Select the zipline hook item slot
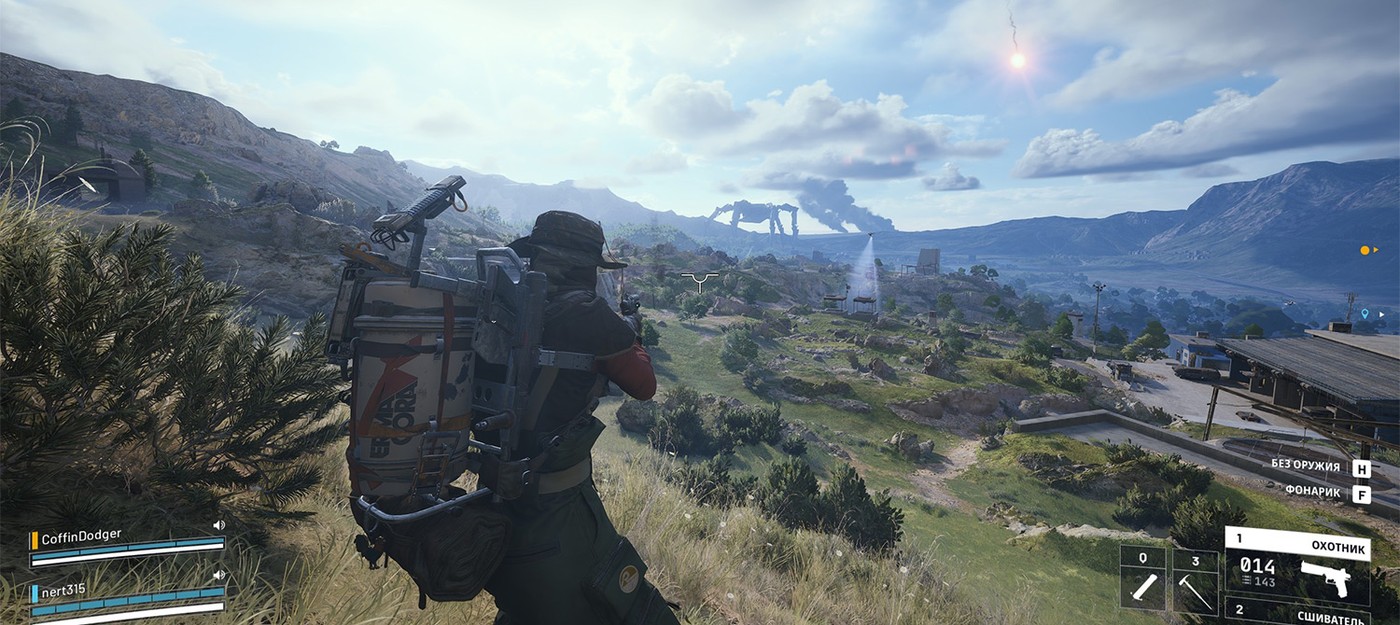The width and height of the screenshot is (1400, 625). coord(1194,580)
